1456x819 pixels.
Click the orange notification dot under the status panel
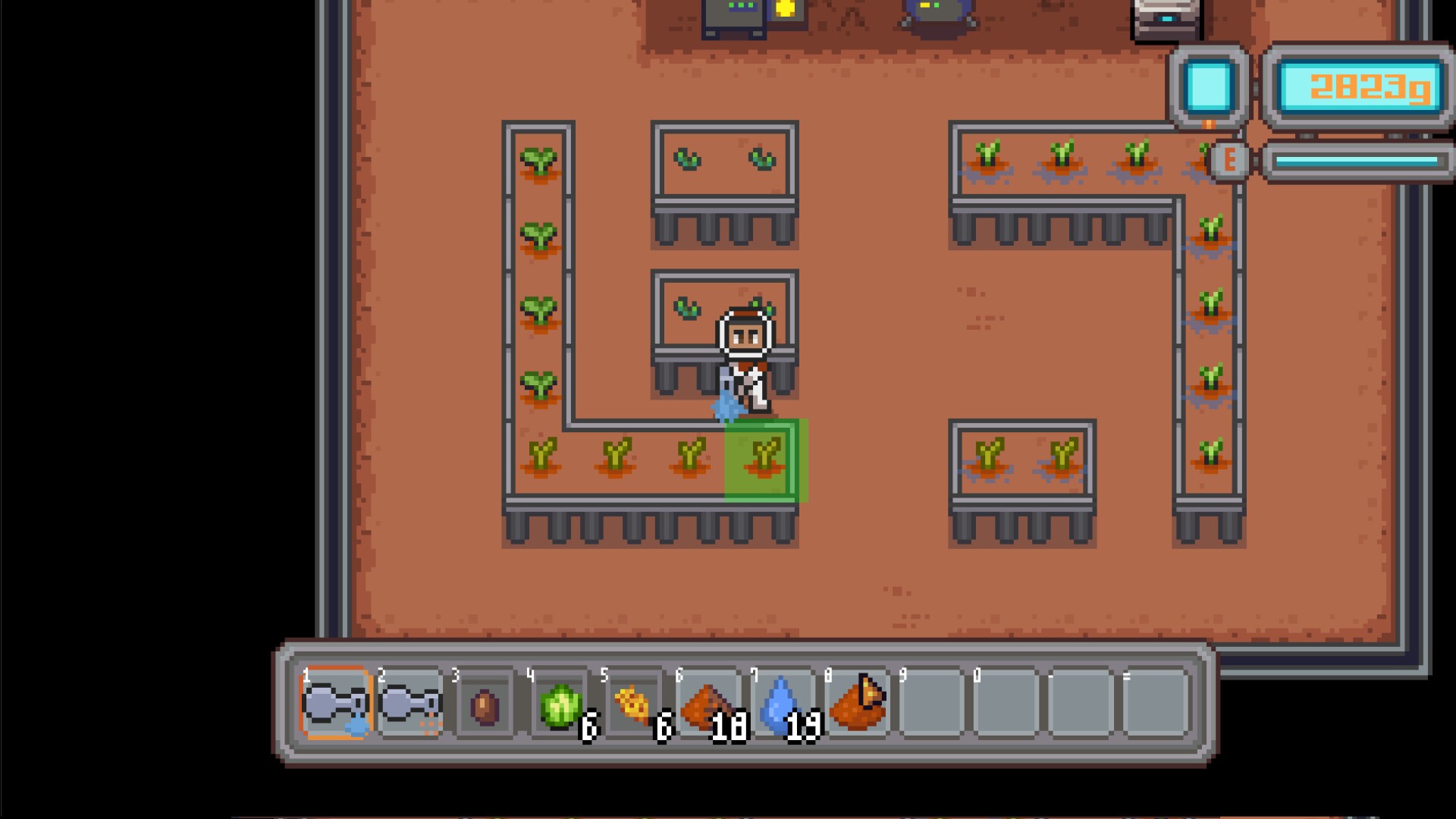click(x=1209, y=126)
